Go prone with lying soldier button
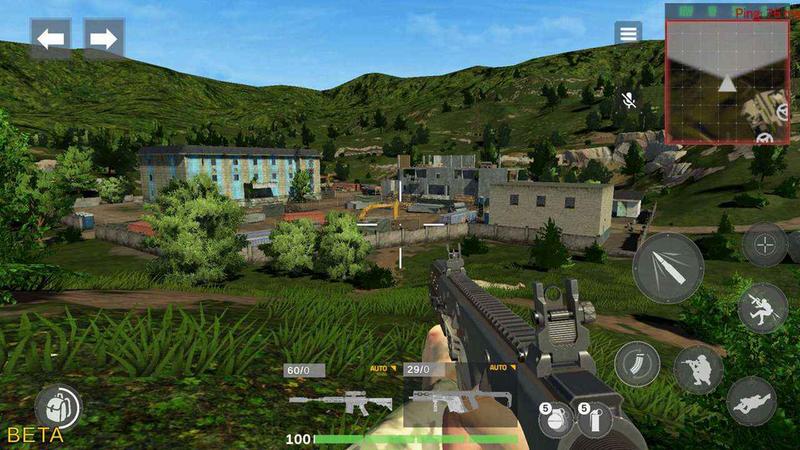Viewport: 800px width, 450px height. coord(751,401)
